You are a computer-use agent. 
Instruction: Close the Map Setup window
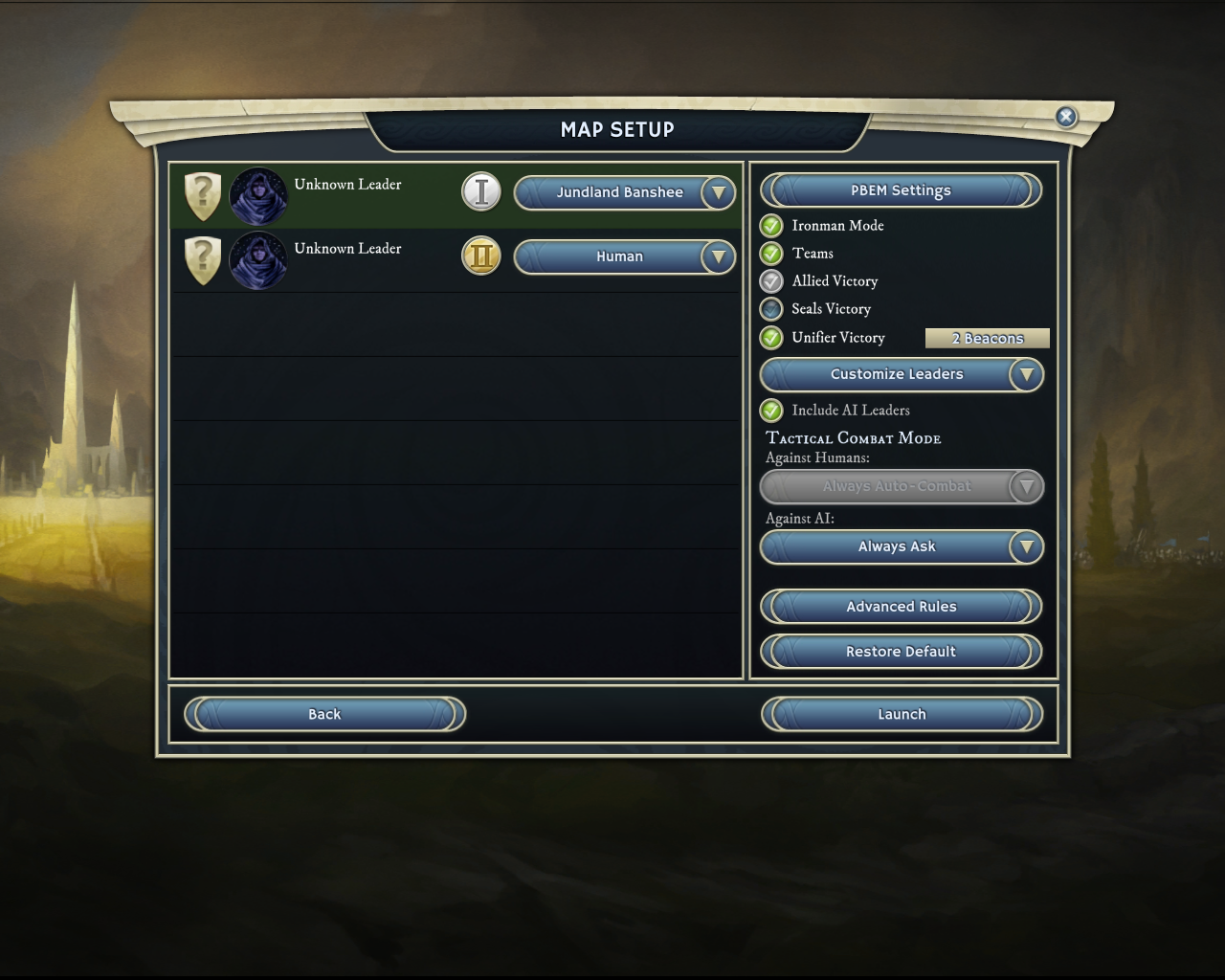[1065, 117]
